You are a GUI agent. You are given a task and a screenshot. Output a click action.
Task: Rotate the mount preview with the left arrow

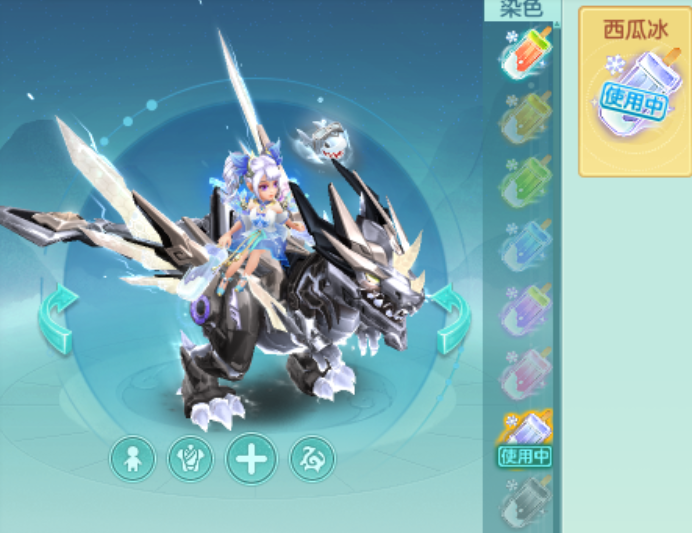tap(57, 318)
